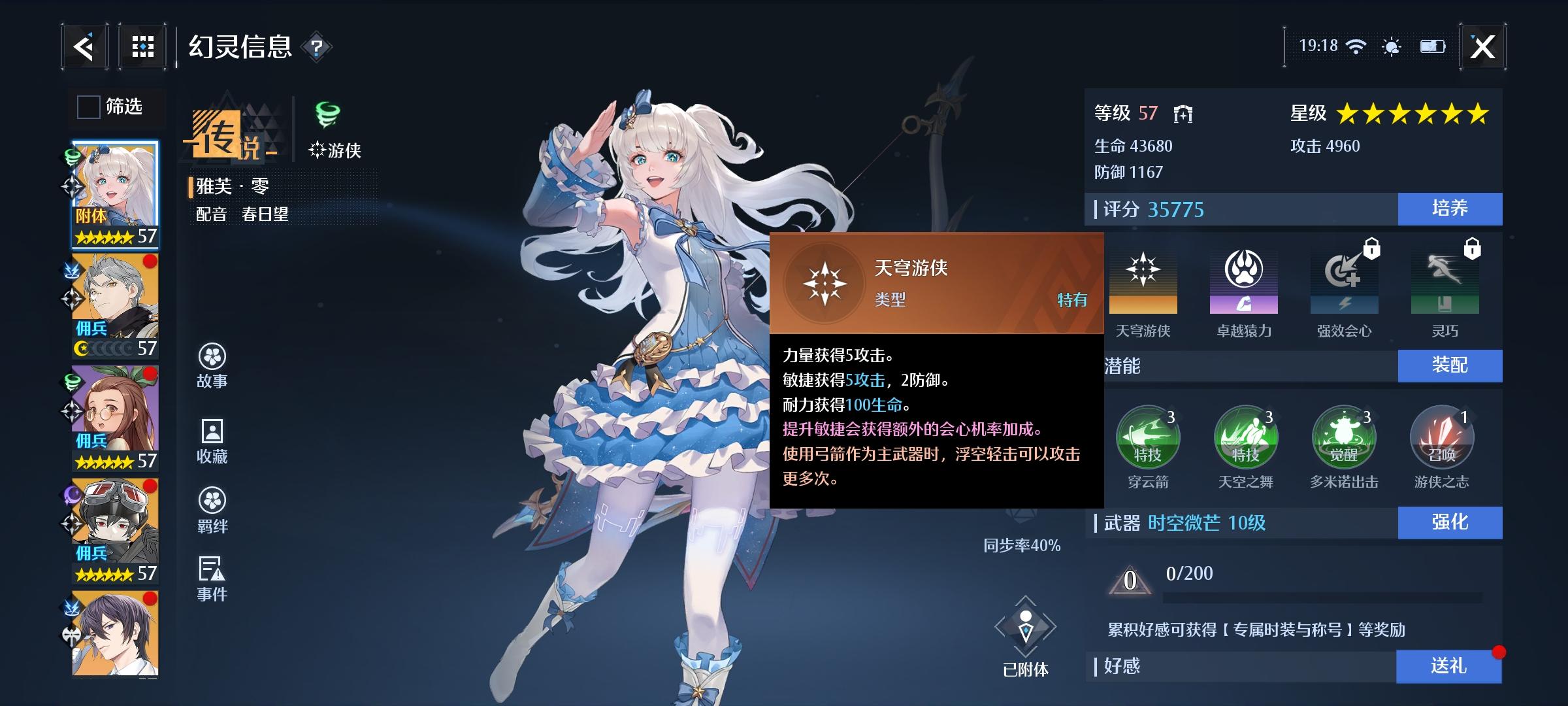Open the grid menu beside the back arrow
Image resolution: width=1568 pixels, height=706 pixels.
142,46
